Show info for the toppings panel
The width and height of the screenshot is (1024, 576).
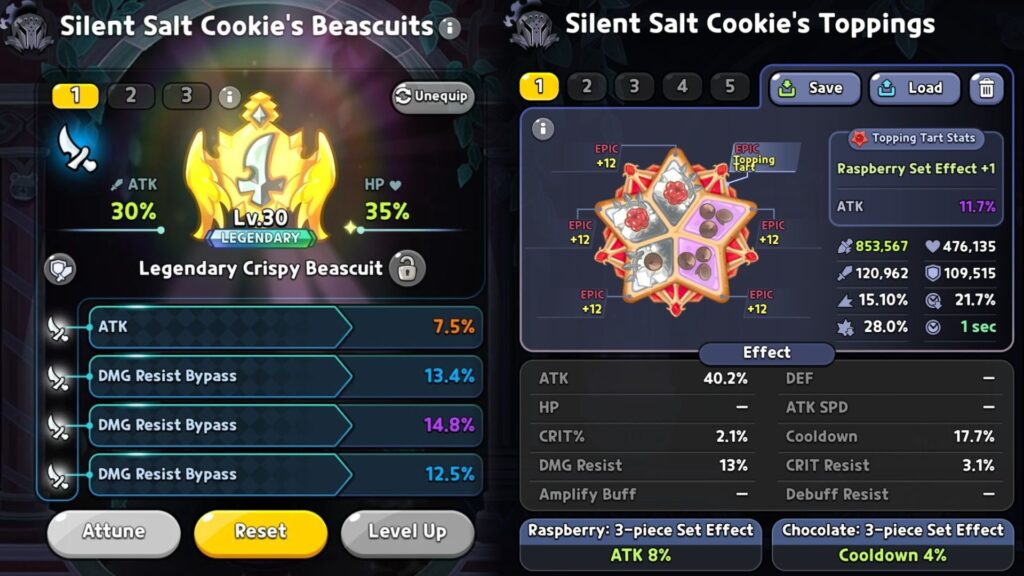[x=543, y=129]
